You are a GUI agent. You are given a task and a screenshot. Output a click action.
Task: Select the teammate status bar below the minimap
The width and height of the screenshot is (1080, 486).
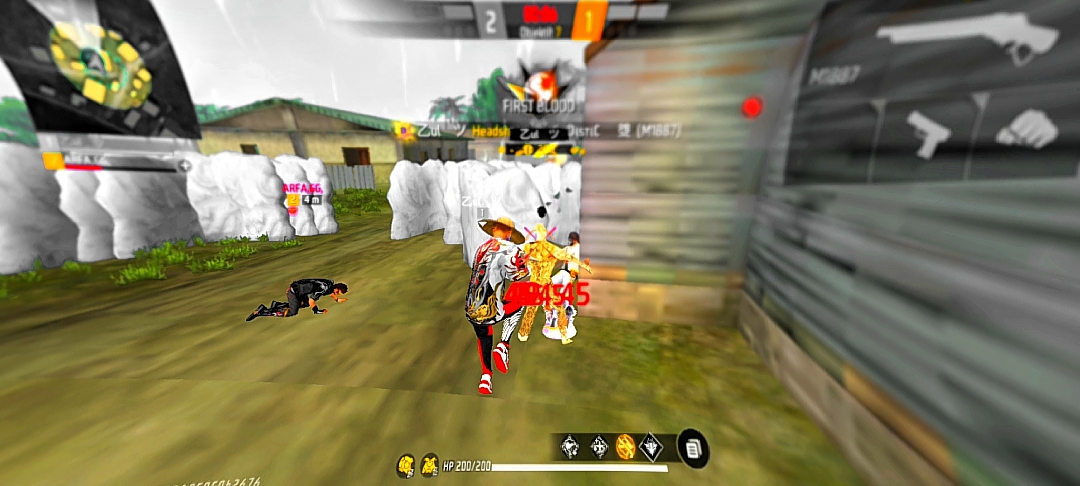tap(116, 163)
